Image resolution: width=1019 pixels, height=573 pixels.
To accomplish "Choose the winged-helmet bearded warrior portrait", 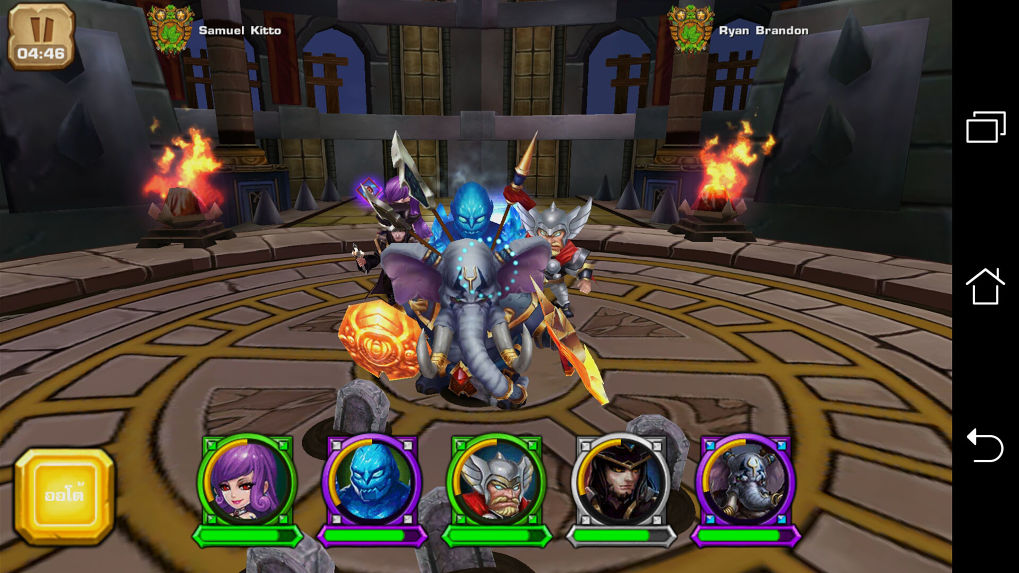I will pos(496,481).
